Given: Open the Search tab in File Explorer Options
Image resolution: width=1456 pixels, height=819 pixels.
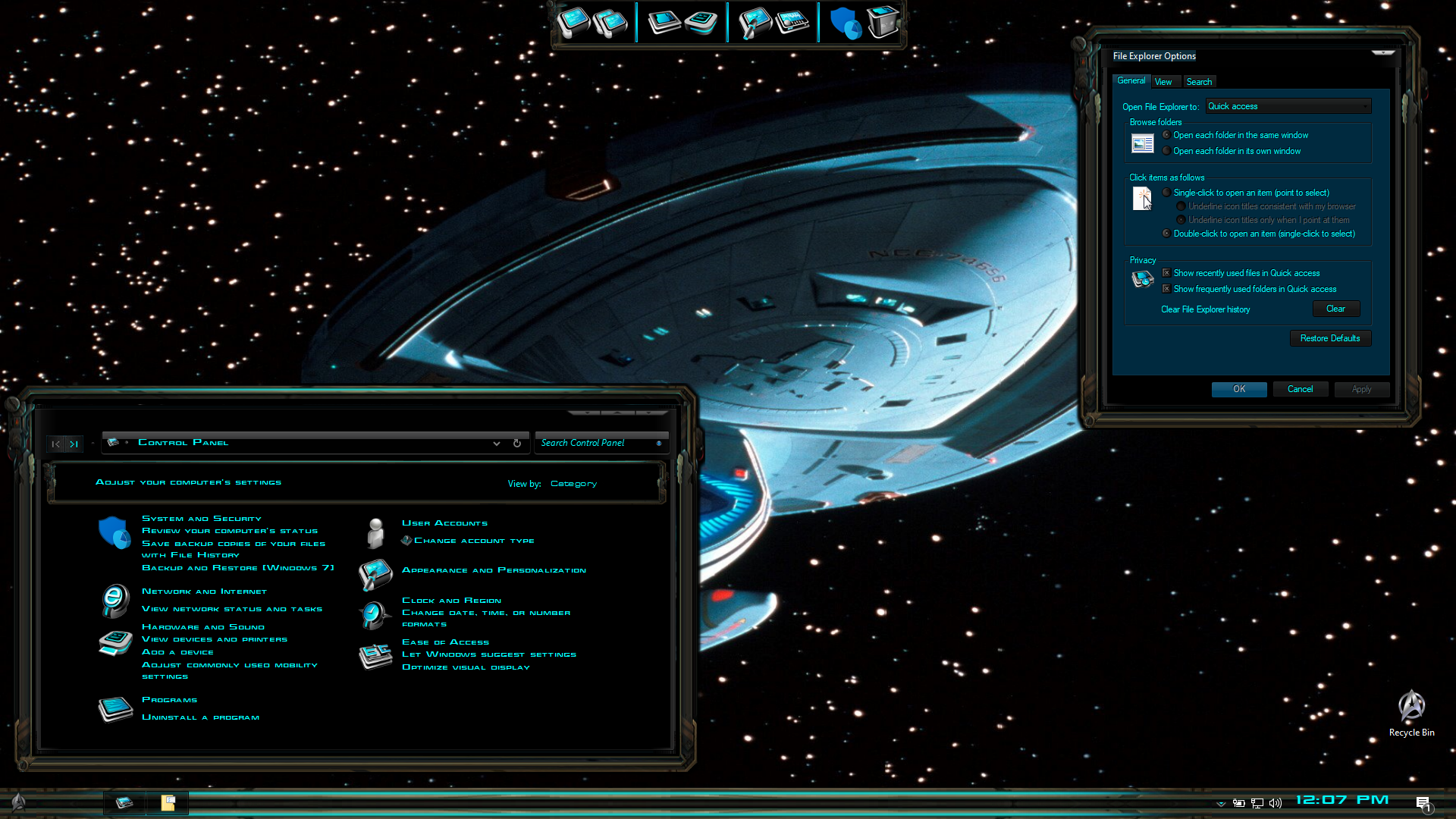Looking at the screenshot, I should click(x=1199, y=82).
